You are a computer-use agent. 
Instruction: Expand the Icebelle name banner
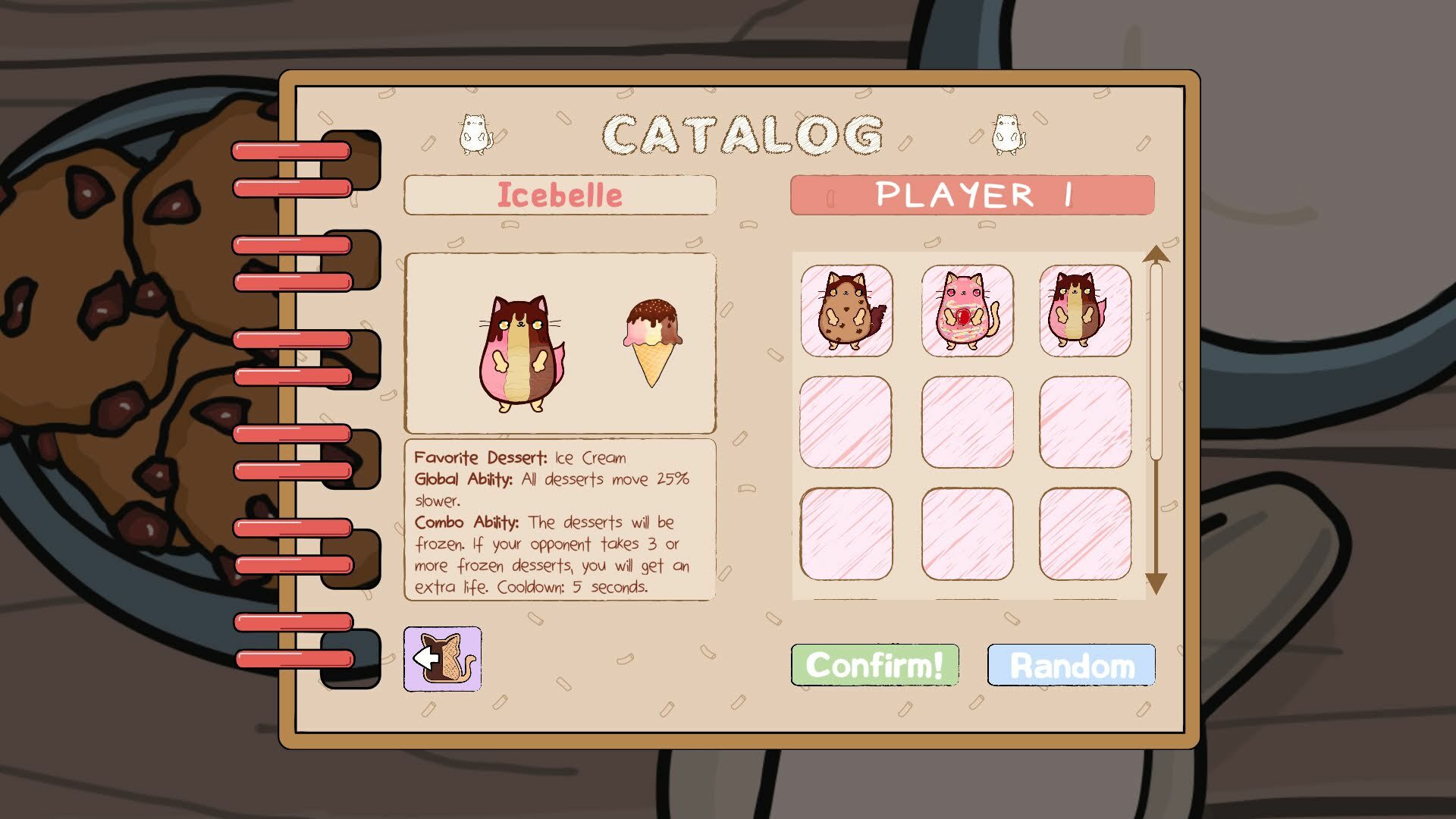click(x=560, y=195)
